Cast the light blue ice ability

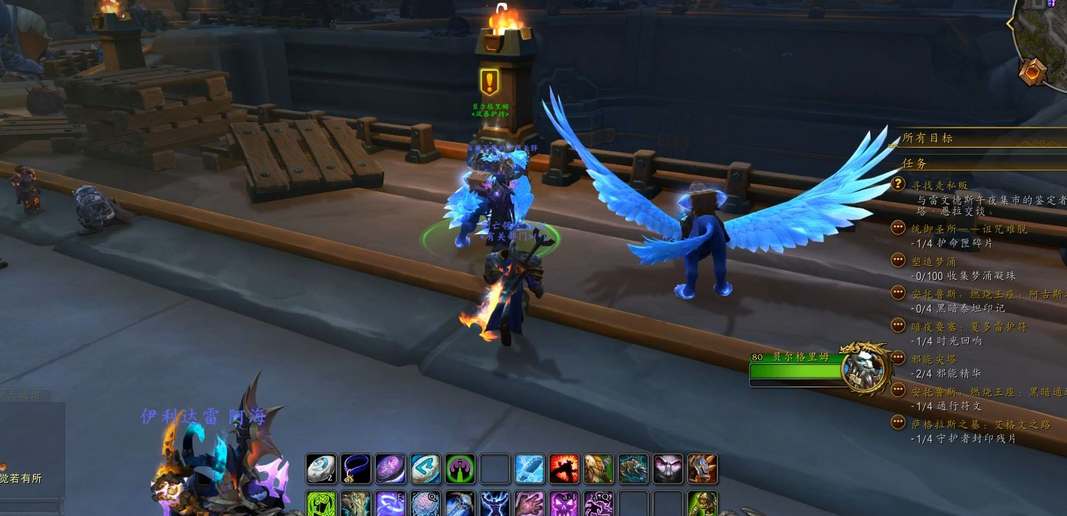pyautogui.click(x=529, y=469)
